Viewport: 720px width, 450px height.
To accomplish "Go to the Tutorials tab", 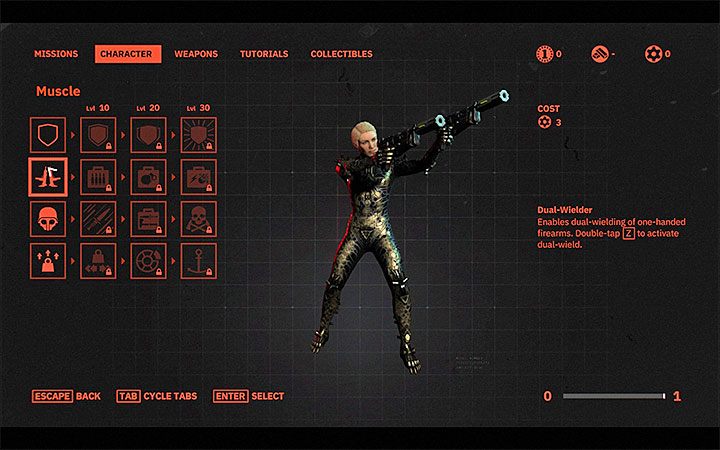I will coord(264,54).
